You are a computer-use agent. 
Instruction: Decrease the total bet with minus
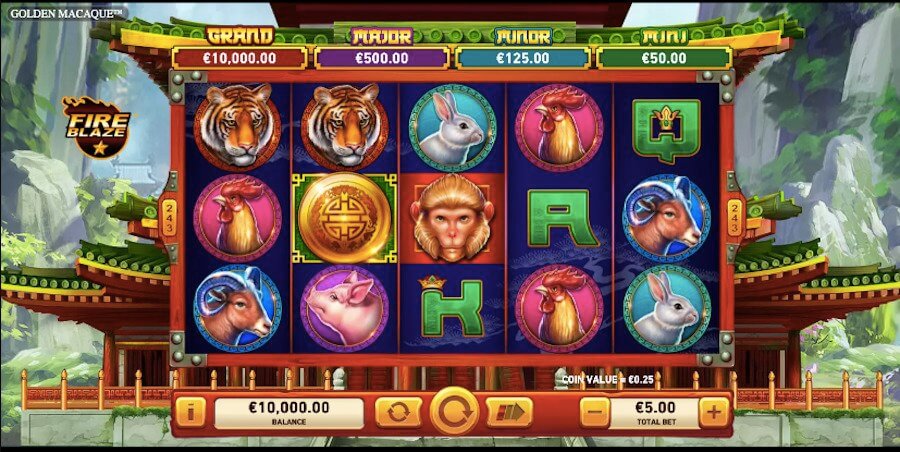(x=594, y=411)
